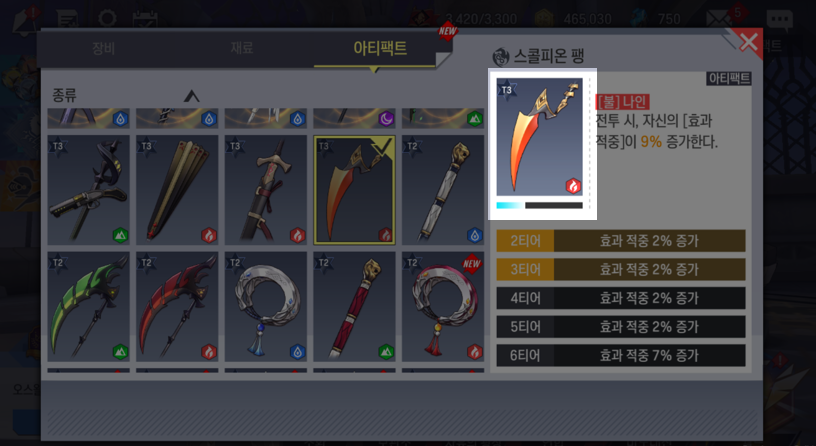816x446 pixels.
Task: Choose the T2 white staff artifact
Action: 442,190
